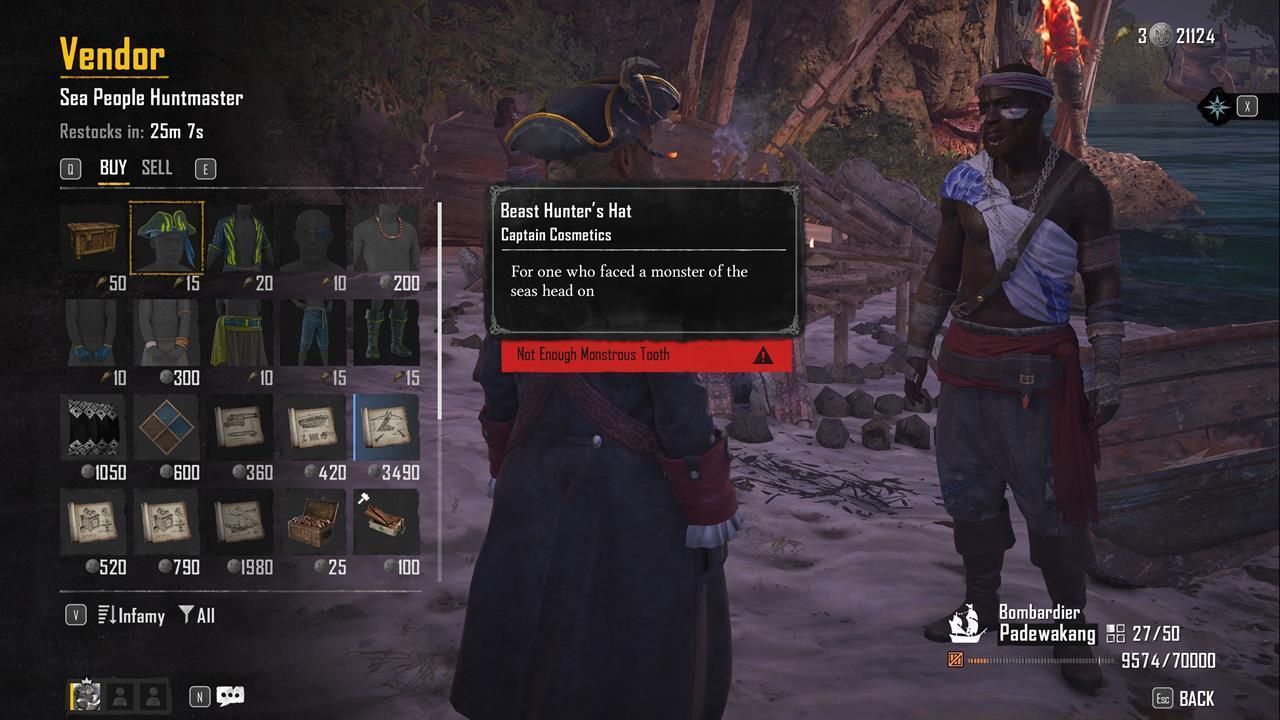The width and height of the screenshot is (1280, 720).
Task: Select the treasure chest item priced 25
Action: [312, 520]
